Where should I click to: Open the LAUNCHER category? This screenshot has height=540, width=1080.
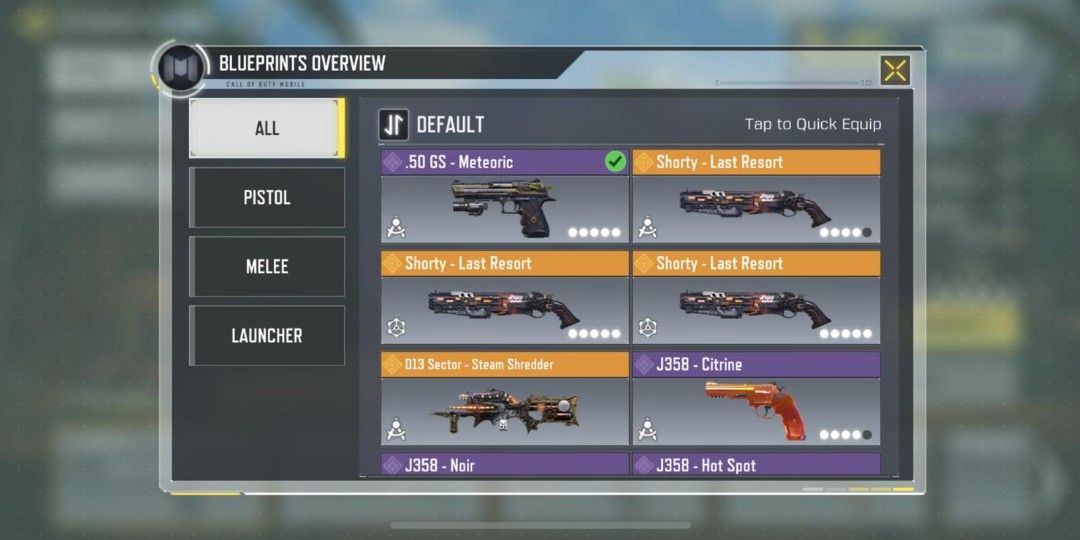(267, 336)
